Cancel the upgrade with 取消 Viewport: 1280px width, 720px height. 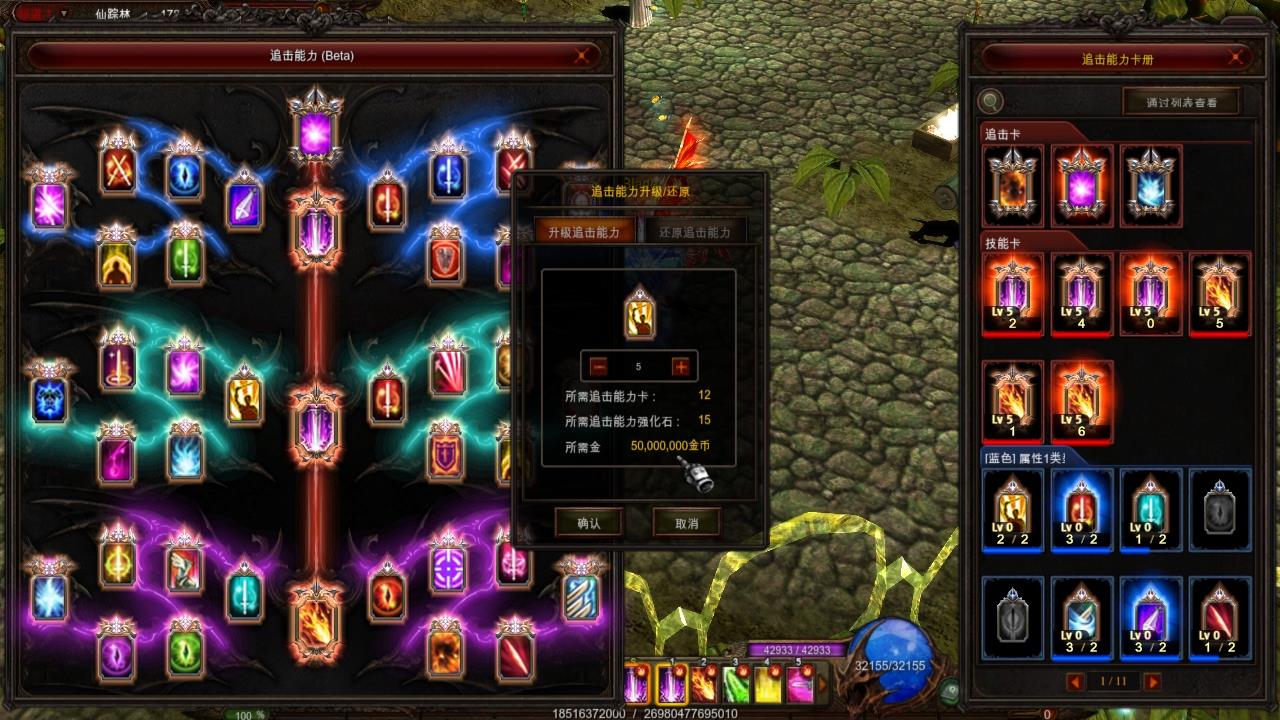point(686,522)
